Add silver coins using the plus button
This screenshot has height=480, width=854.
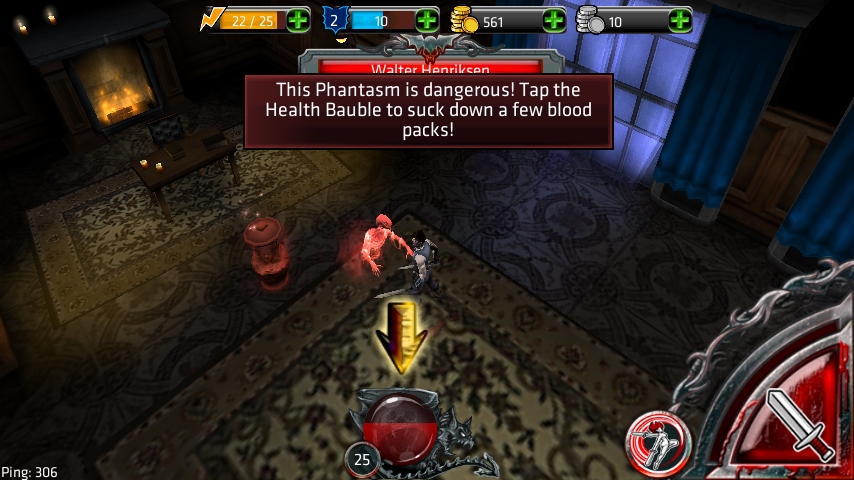680,20
